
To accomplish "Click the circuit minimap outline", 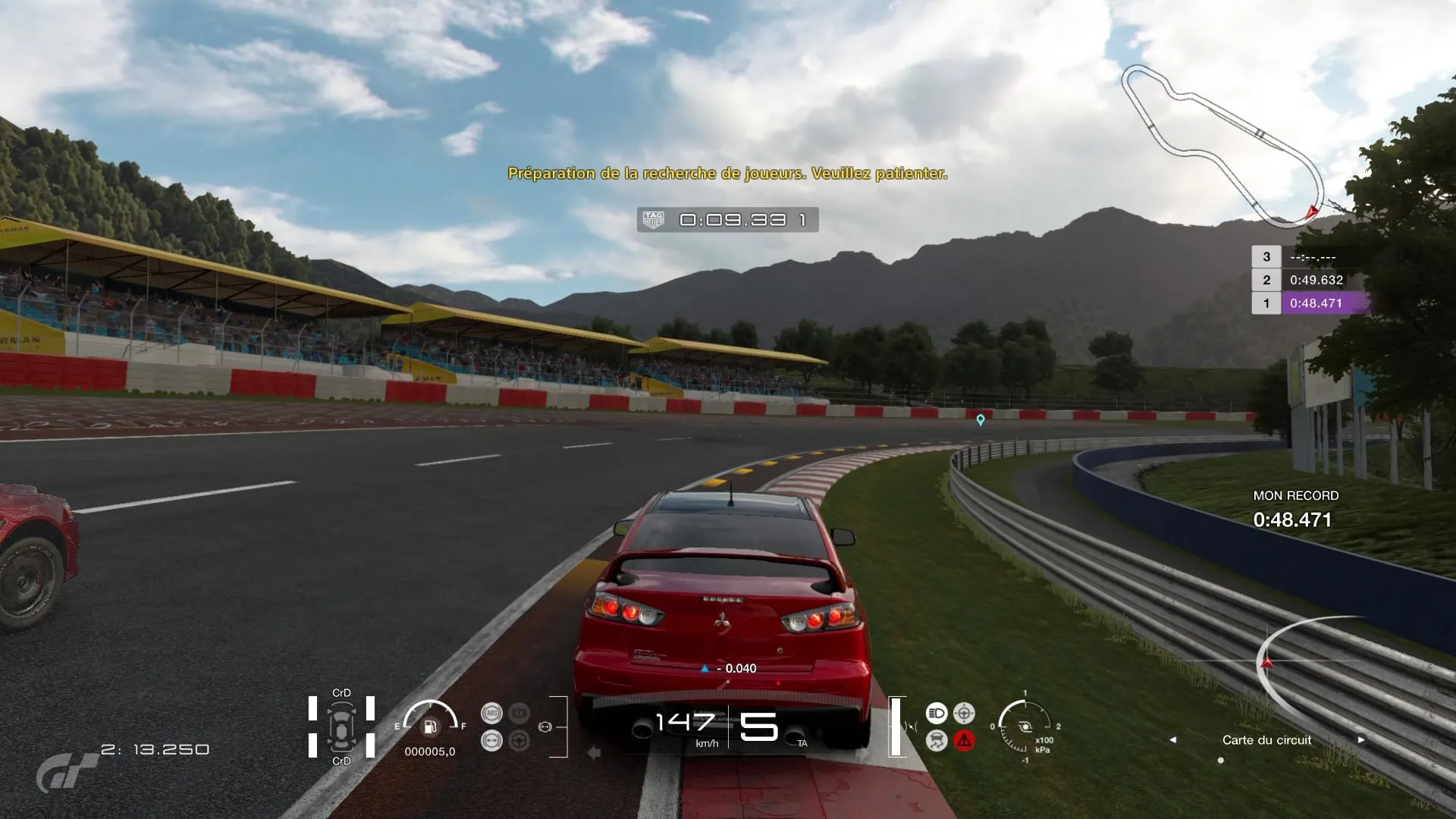I will click(1222, 146).
